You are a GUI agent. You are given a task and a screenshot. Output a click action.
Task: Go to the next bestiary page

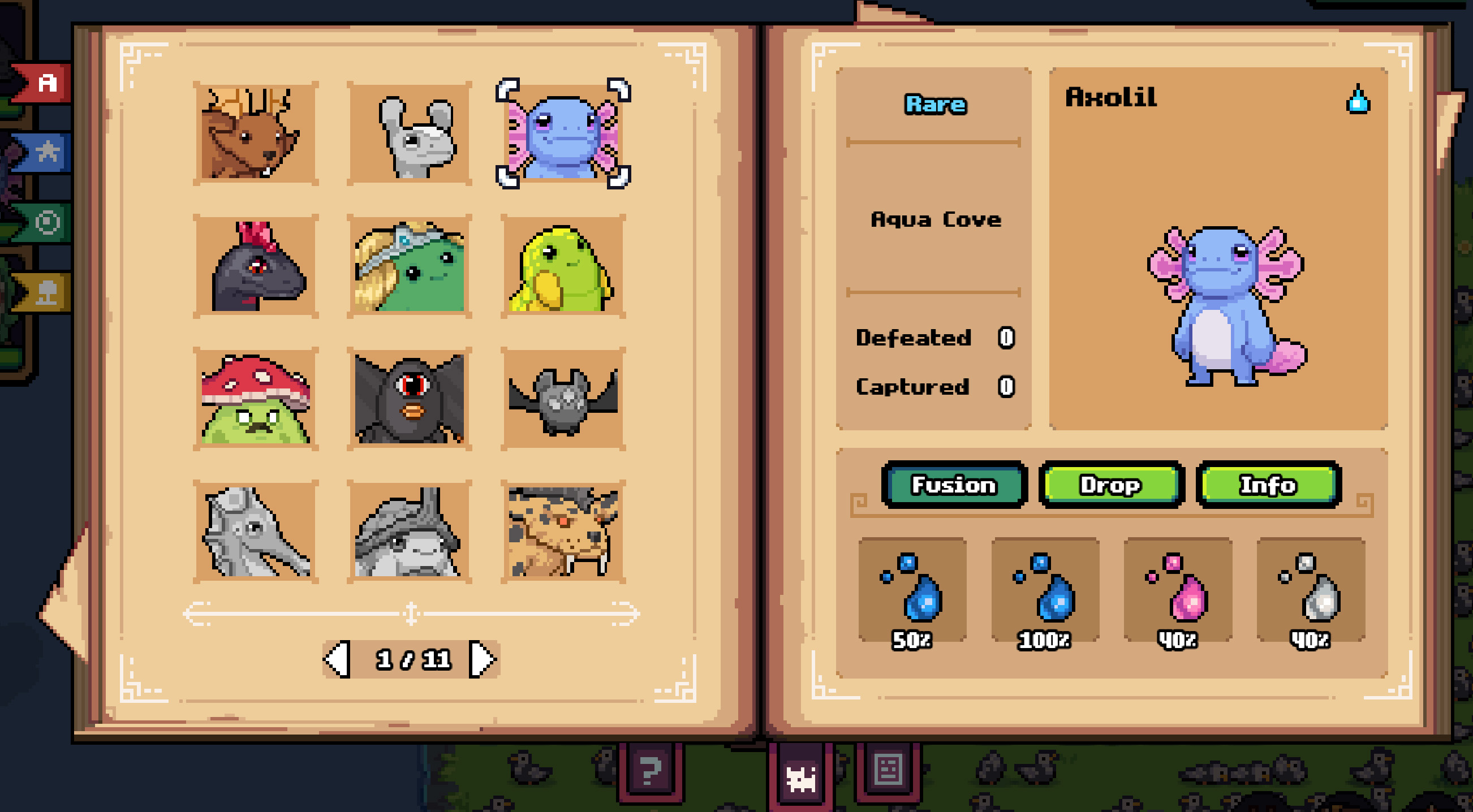point(481,659)
